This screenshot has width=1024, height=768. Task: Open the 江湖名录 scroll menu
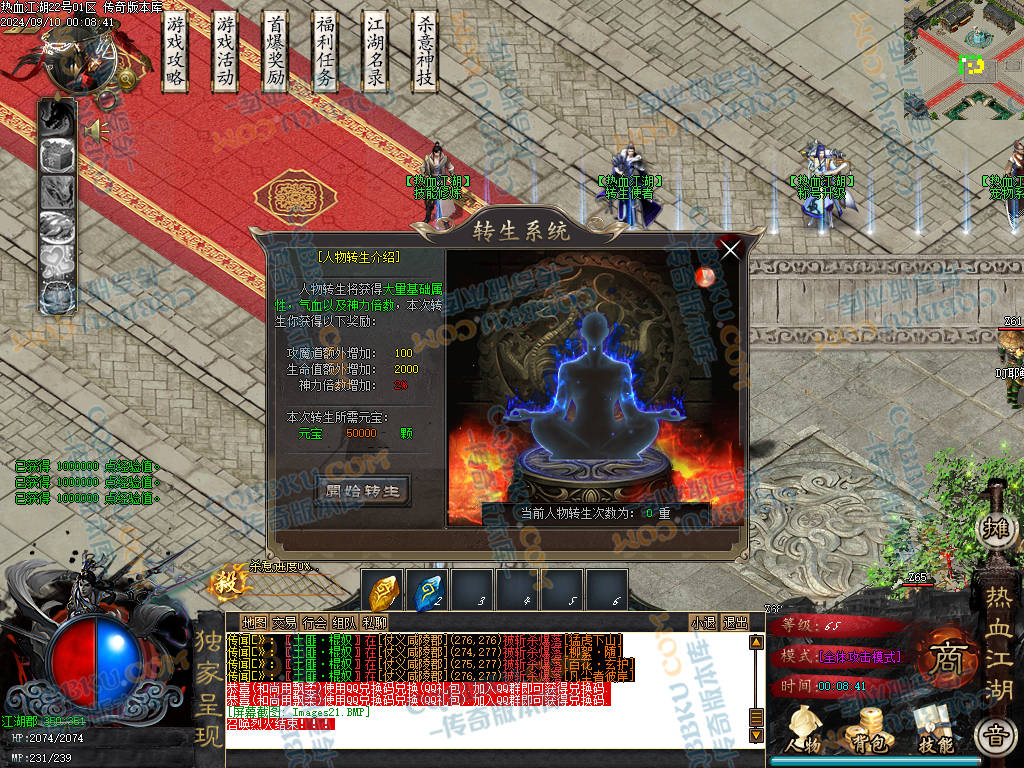(375, 52)
